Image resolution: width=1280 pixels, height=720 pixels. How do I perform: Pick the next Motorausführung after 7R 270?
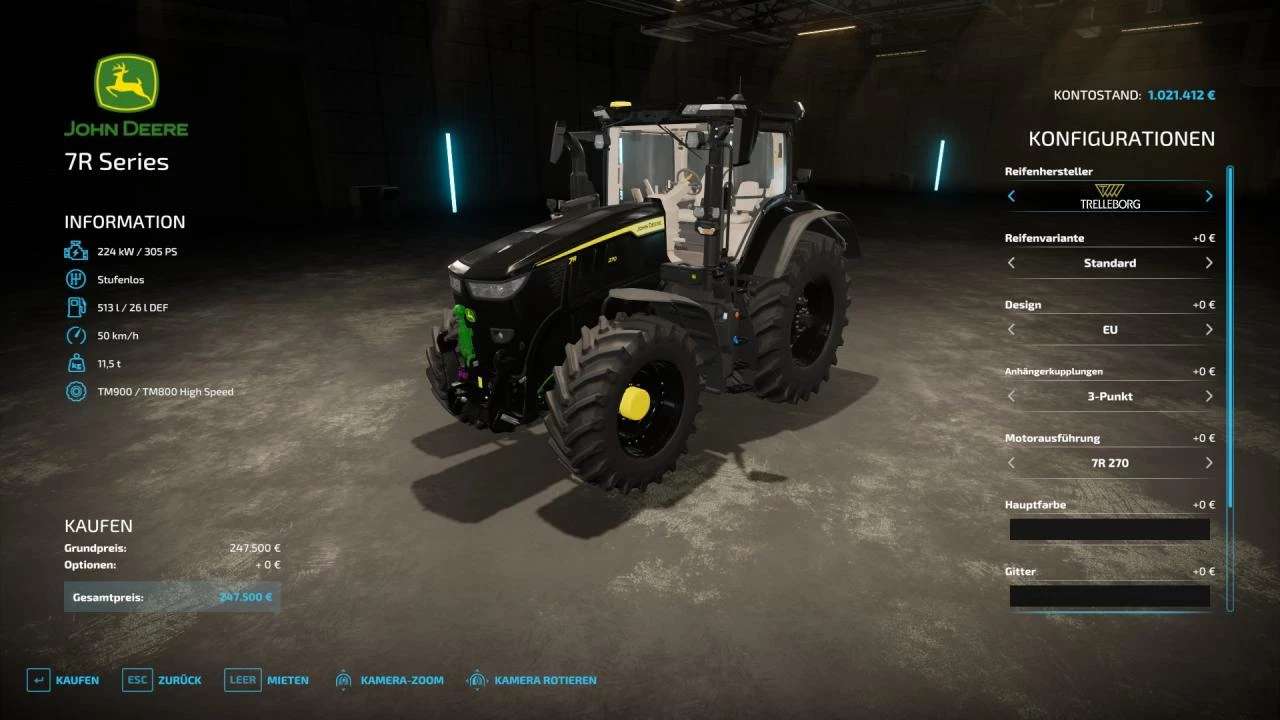pyautogui.click(x=1208, y=463)
